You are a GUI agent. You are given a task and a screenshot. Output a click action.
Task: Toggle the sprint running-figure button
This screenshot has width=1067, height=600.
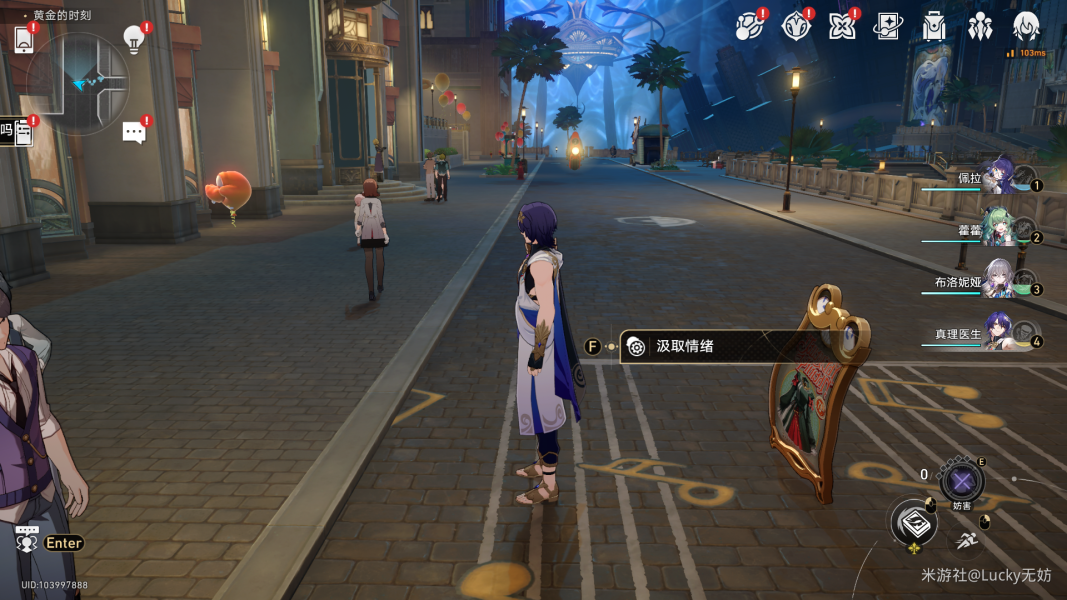pyautogui.click(x=966, y=541)
